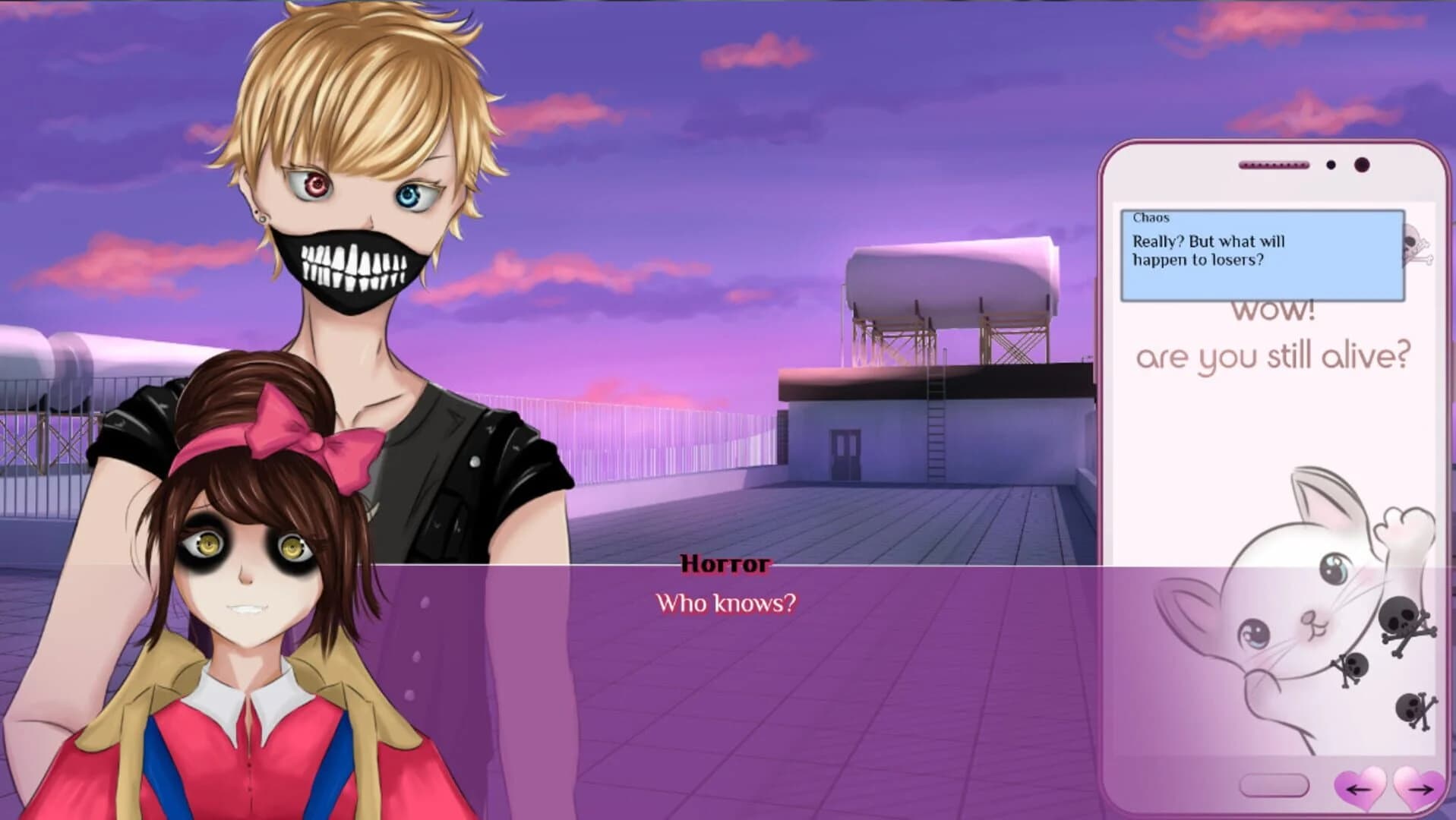Click the phone speaker grille at the top
The width and height of the screenshot is (1456, 820).
point(1274,164)
